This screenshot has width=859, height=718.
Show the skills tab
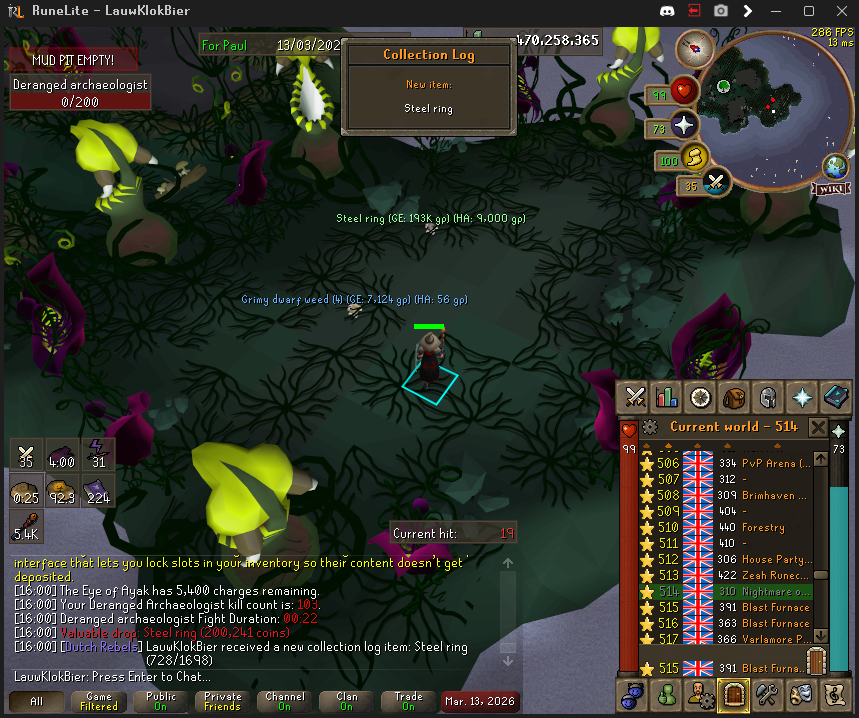pyautogui.click(x=667, y=397)
